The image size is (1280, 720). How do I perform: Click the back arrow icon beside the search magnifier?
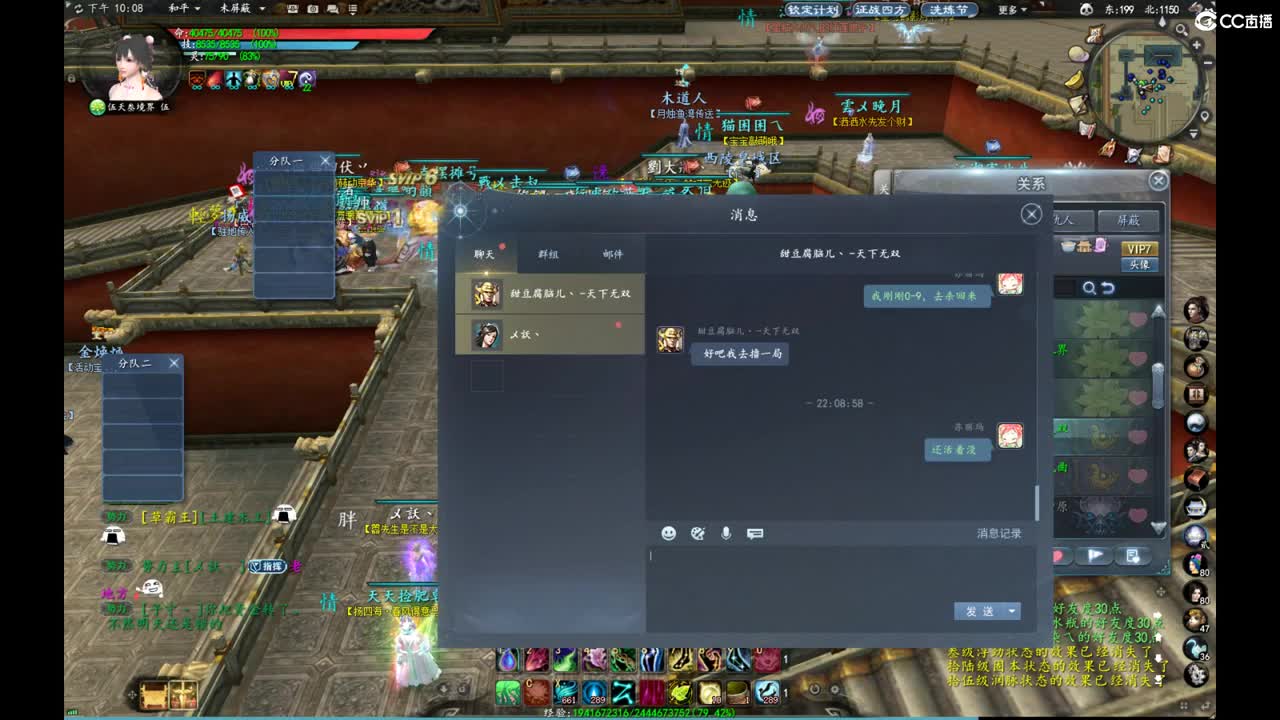tap(1108, 288)
